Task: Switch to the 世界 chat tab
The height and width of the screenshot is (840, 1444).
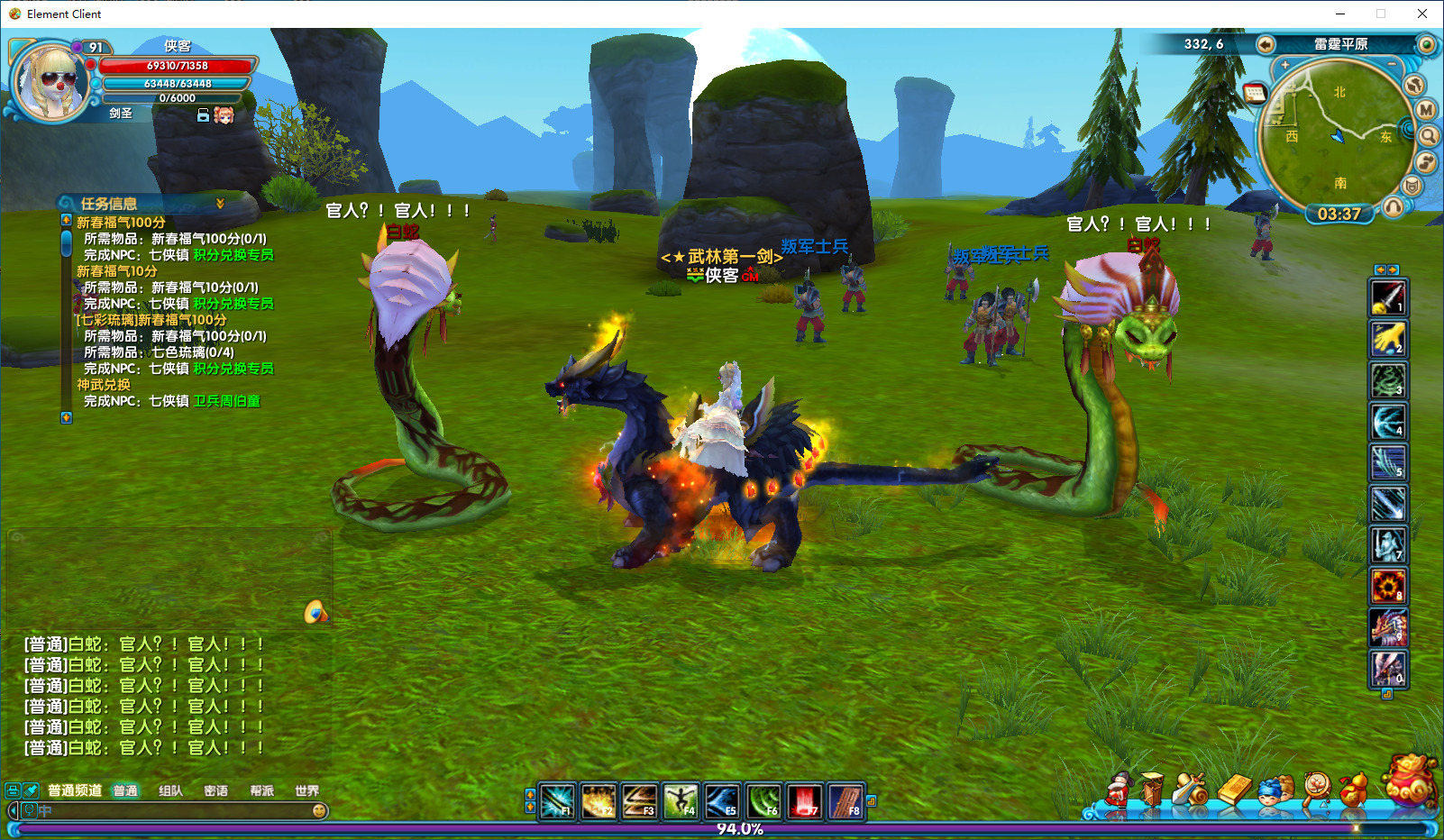Action: click(306, 790)
